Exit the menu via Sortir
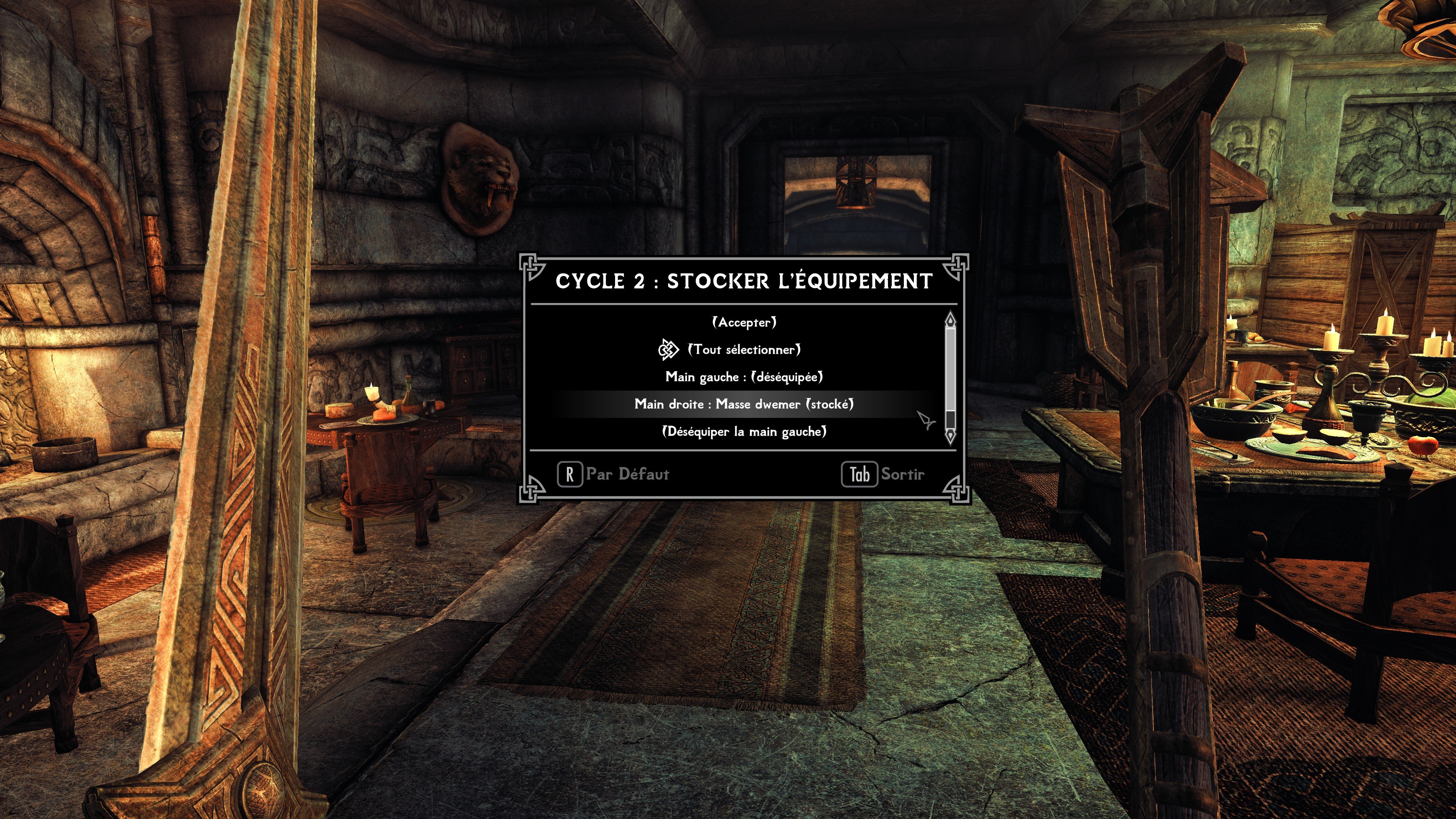1456x819 pixels. click(884, 474)
